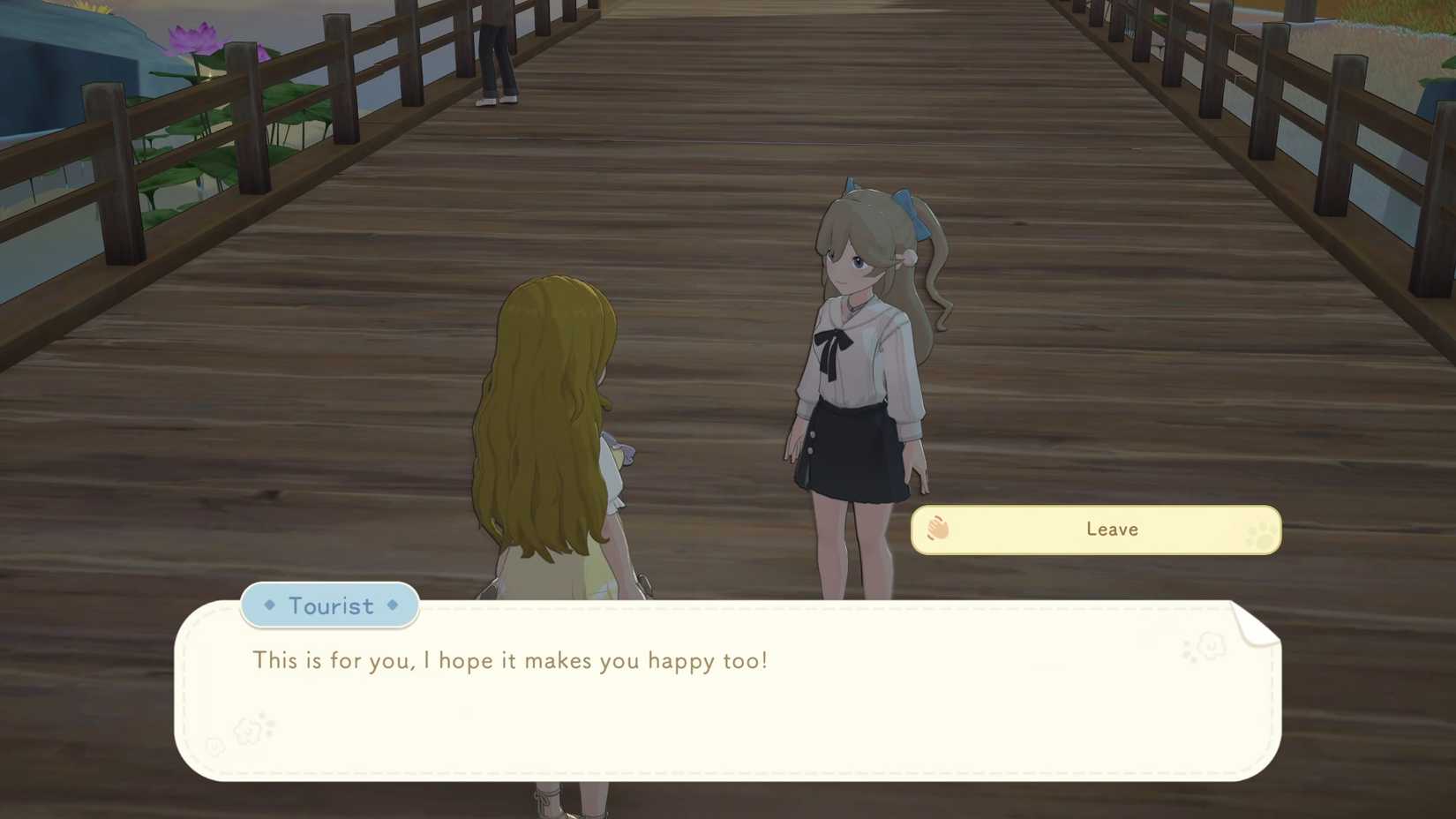Click the waving hand icon on the Leave button
The image size is (1456, 819).
(x=937, y=529)
